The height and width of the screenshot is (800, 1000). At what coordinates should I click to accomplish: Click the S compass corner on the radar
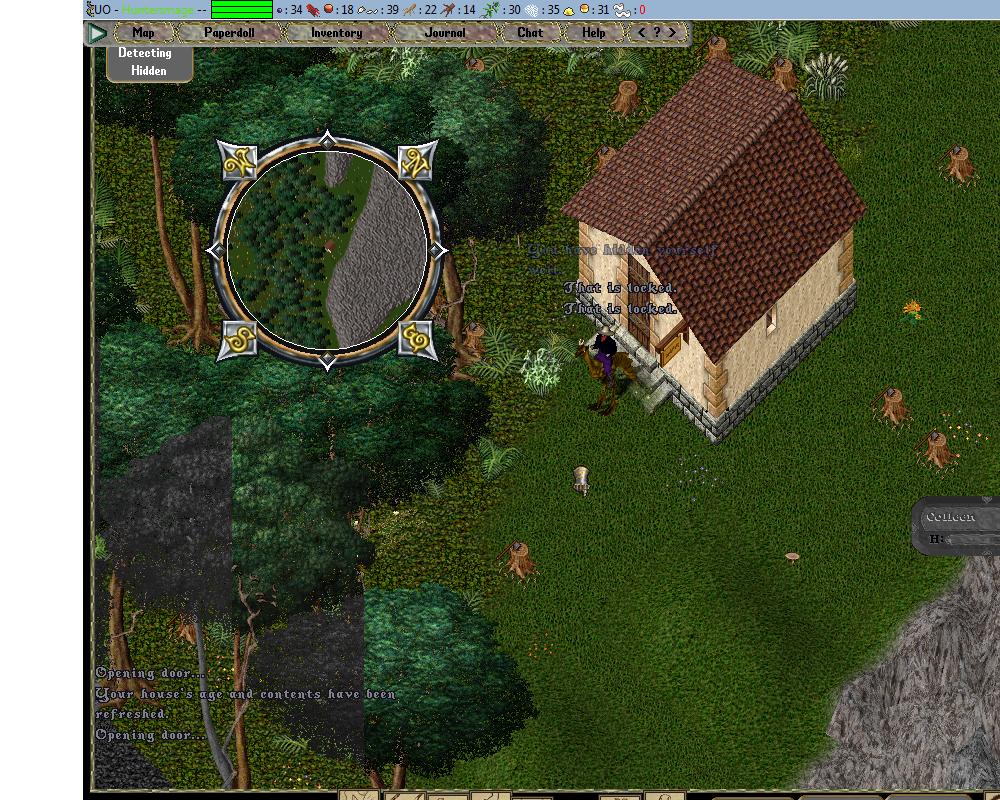[238, 340]
